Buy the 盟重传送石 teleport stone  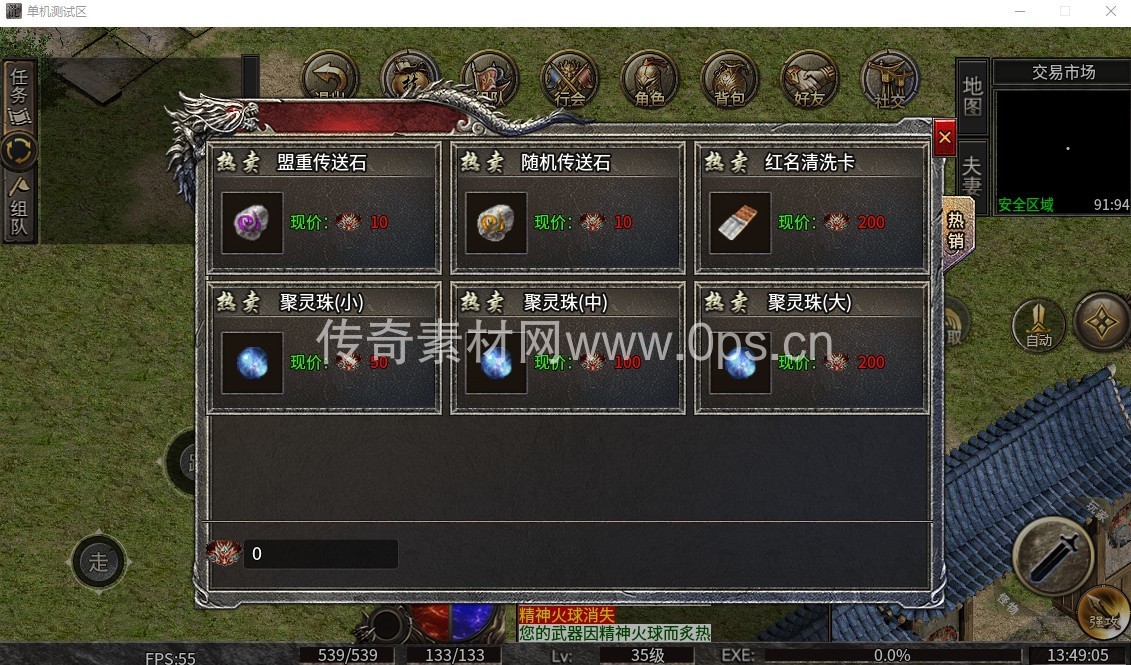point(323,208)
